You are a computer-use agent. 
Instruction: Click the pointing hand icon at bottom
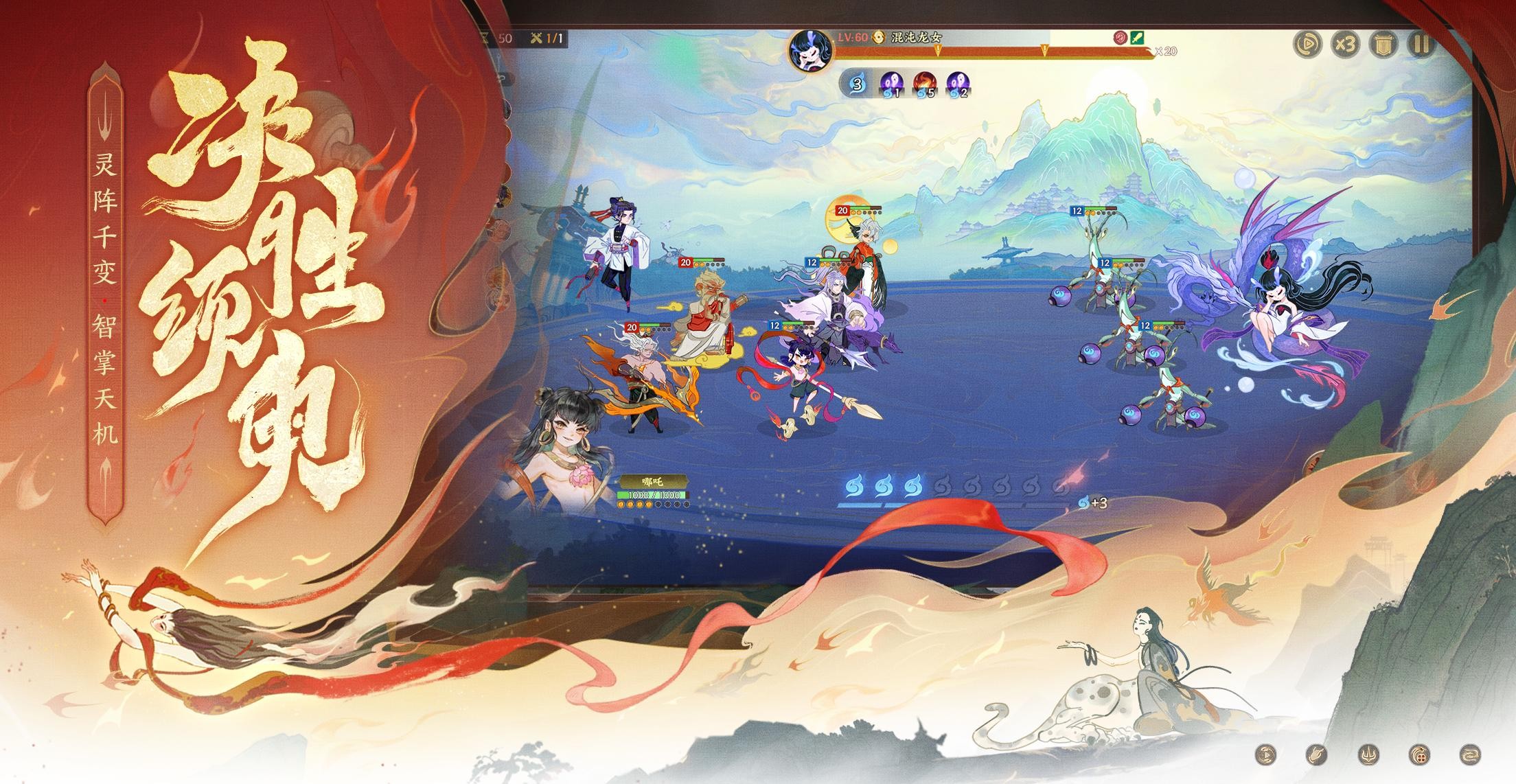(x=1316, y=754)
